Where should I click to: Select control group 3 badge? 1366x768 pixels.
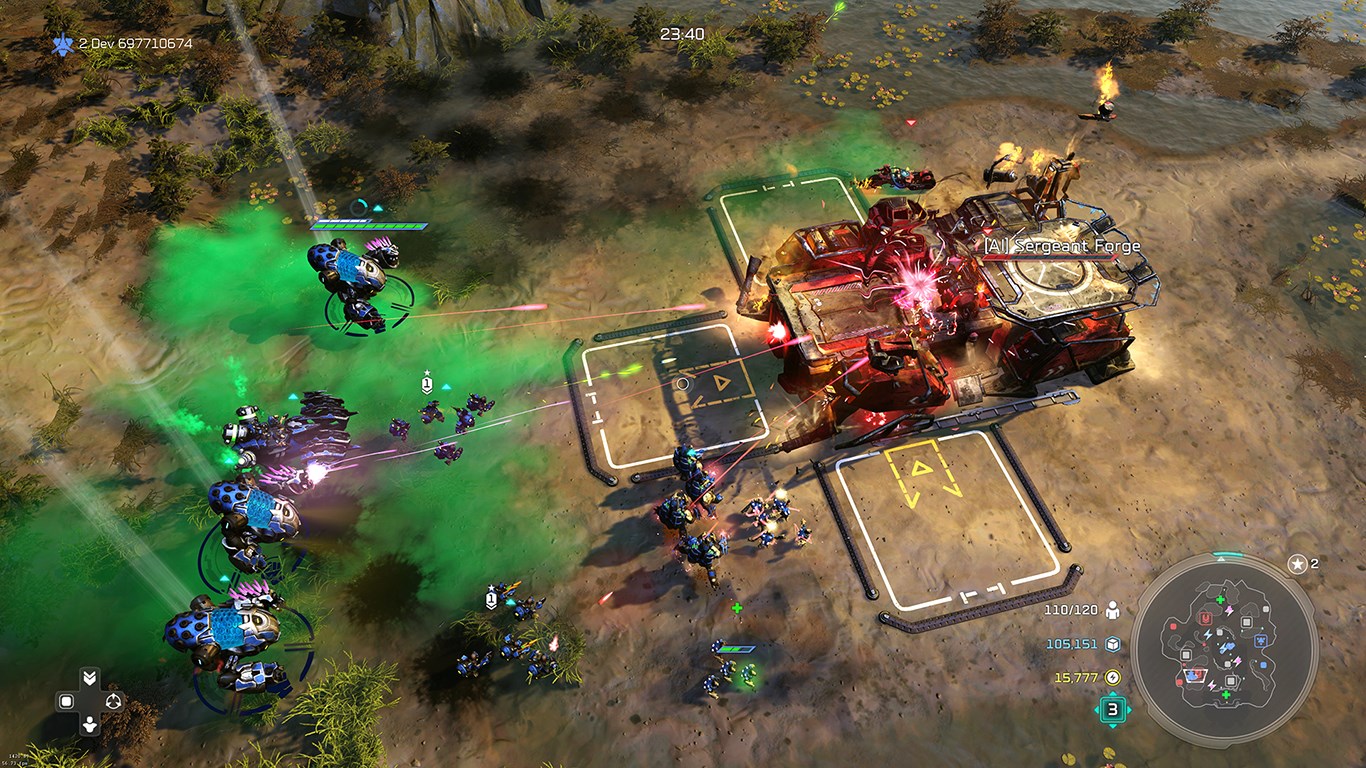[x=1112, y=710]
